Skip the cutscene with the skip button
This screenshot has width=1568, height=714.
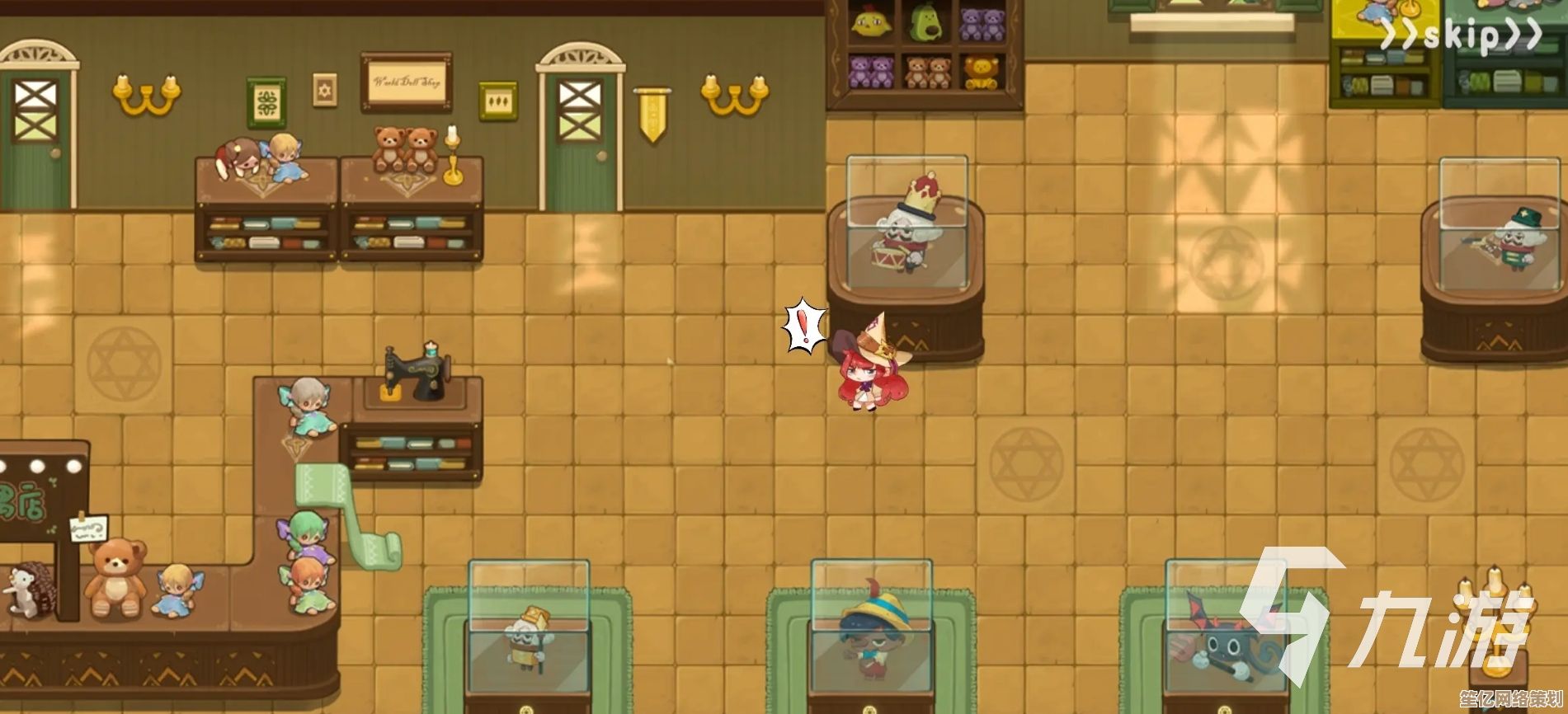click(1461, 35)
